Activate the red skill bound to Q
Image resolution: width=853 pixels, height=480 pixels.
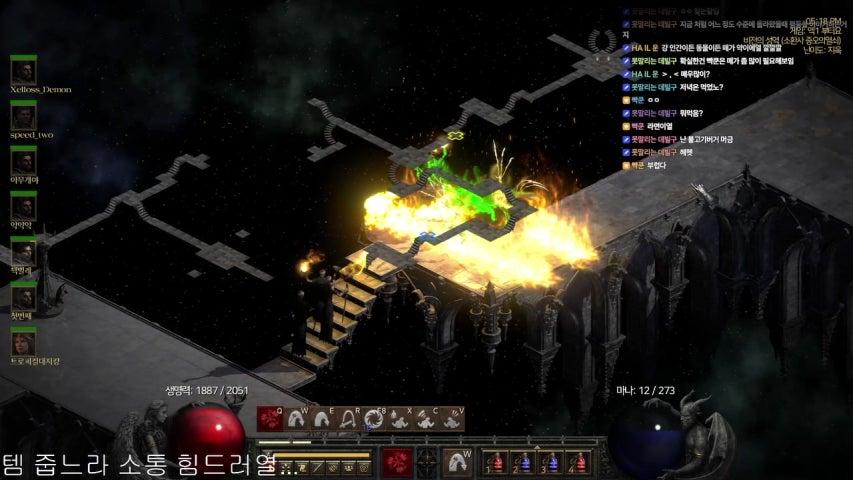(x=269, y=420)
